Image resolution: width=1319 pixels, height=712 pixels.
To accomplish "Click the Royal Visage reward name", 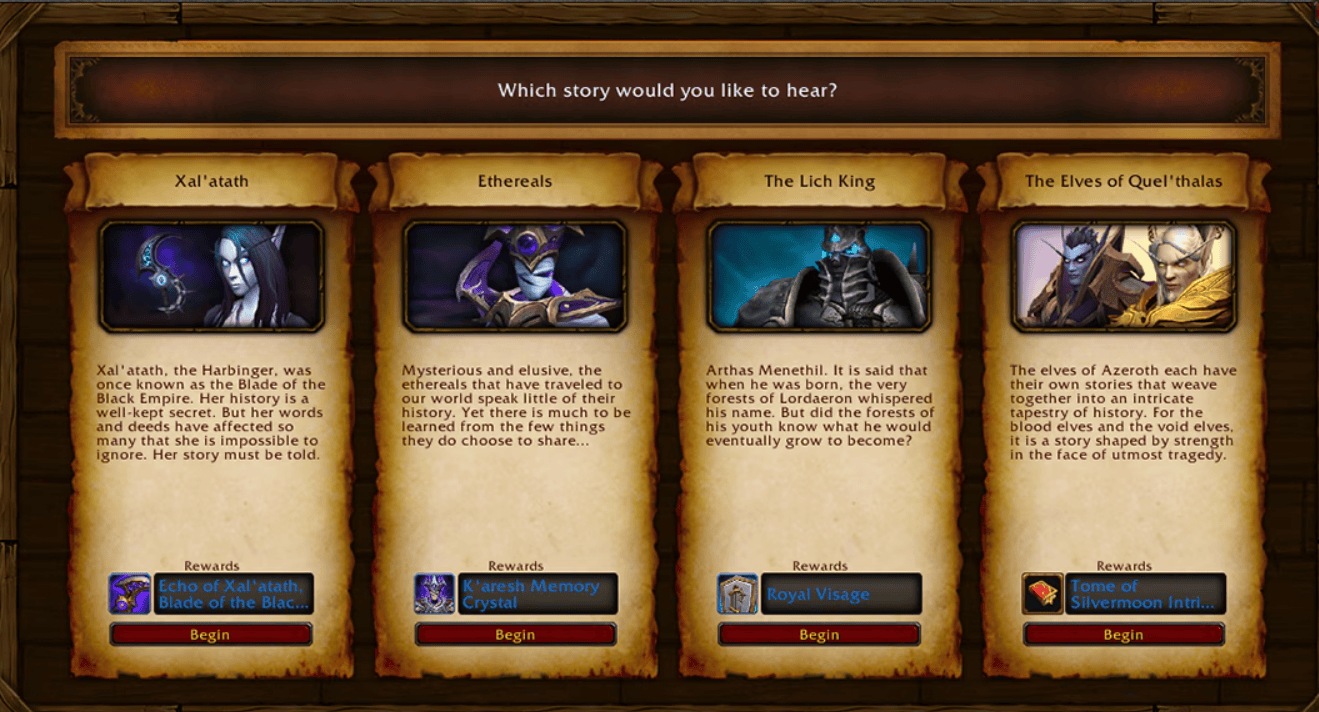I will (841, 594).
